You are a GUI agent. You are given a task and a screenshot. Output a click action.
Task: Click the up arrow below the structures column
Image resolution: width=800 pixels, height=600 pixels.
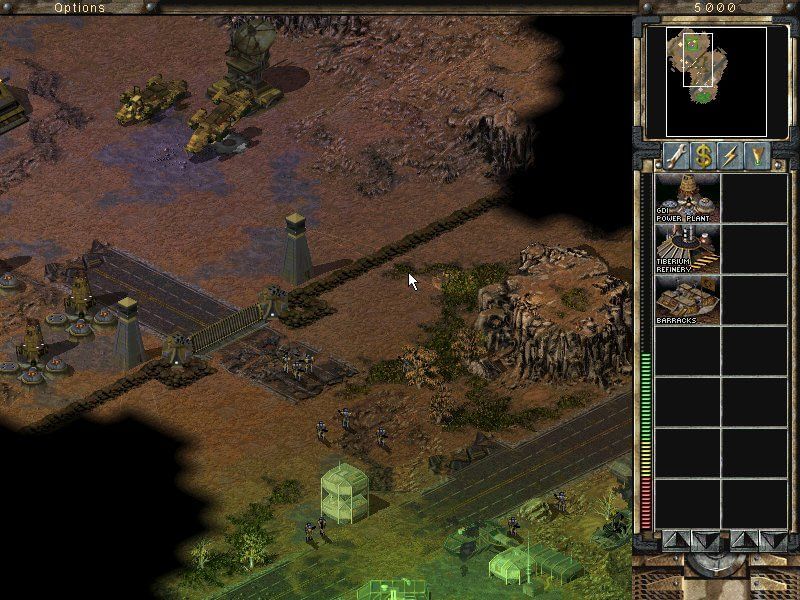(674, 540)
